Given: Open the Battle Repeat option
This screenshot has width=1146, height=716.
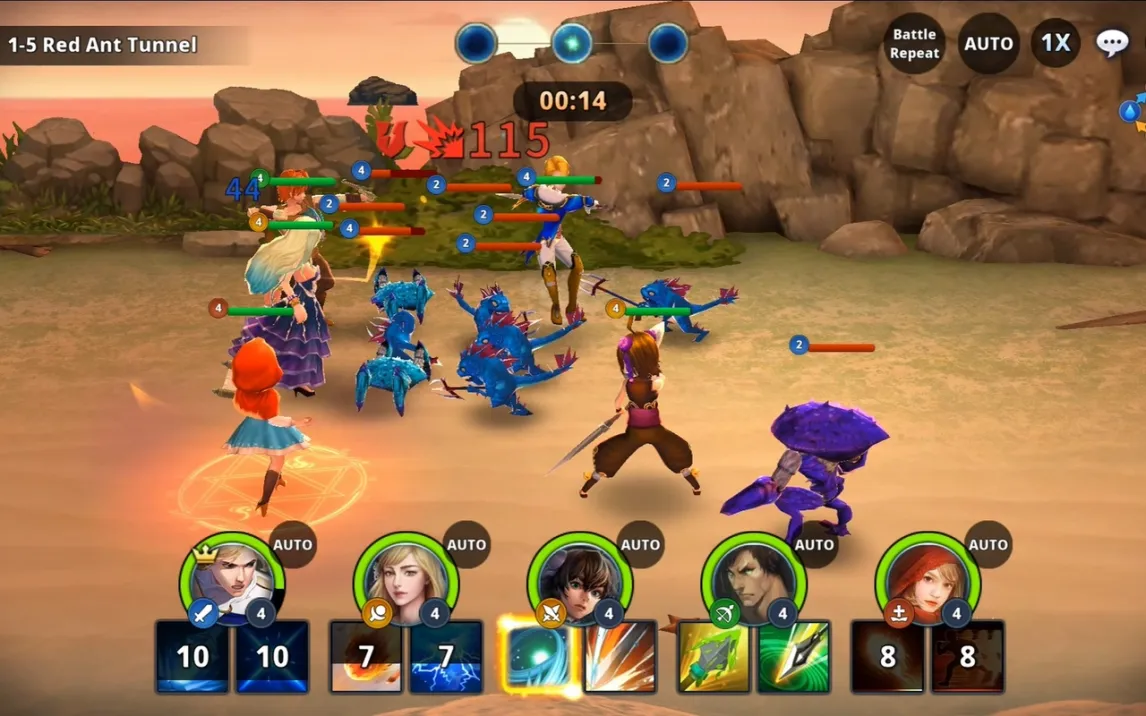Looking at the screenshot, I should click(x=914, y=43).
